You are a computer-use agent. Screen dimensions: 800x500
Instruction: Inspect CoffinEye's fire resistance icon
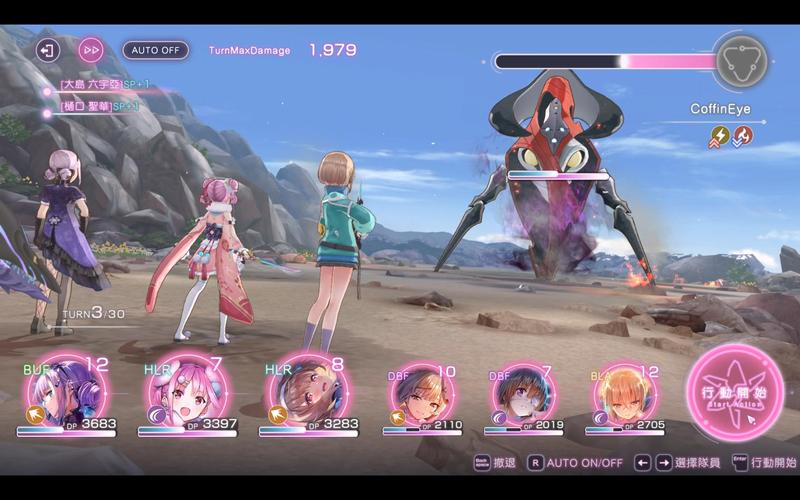[x=743, y=135]
